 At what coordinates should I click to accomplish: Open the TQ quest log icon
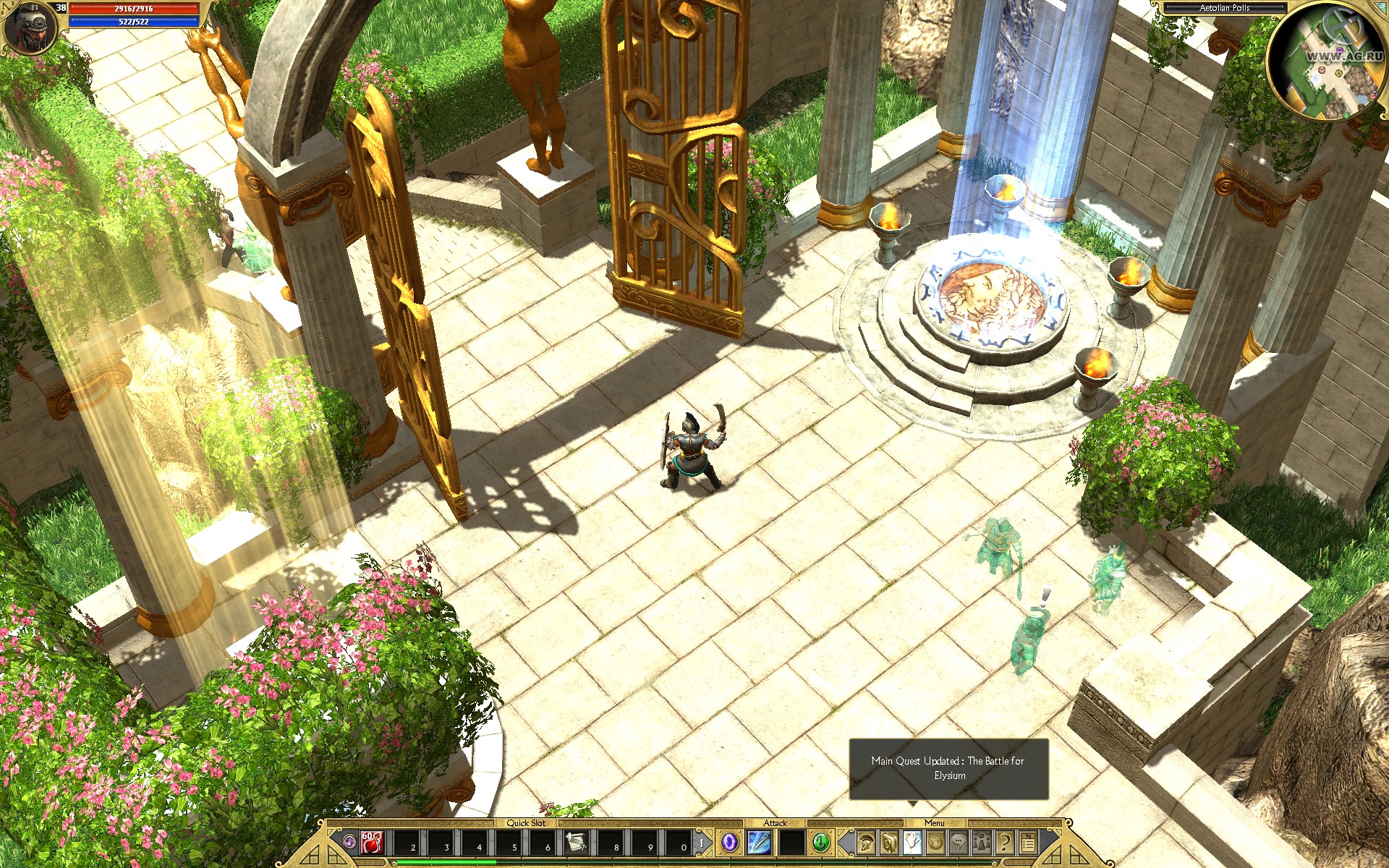pos(1028,844)
